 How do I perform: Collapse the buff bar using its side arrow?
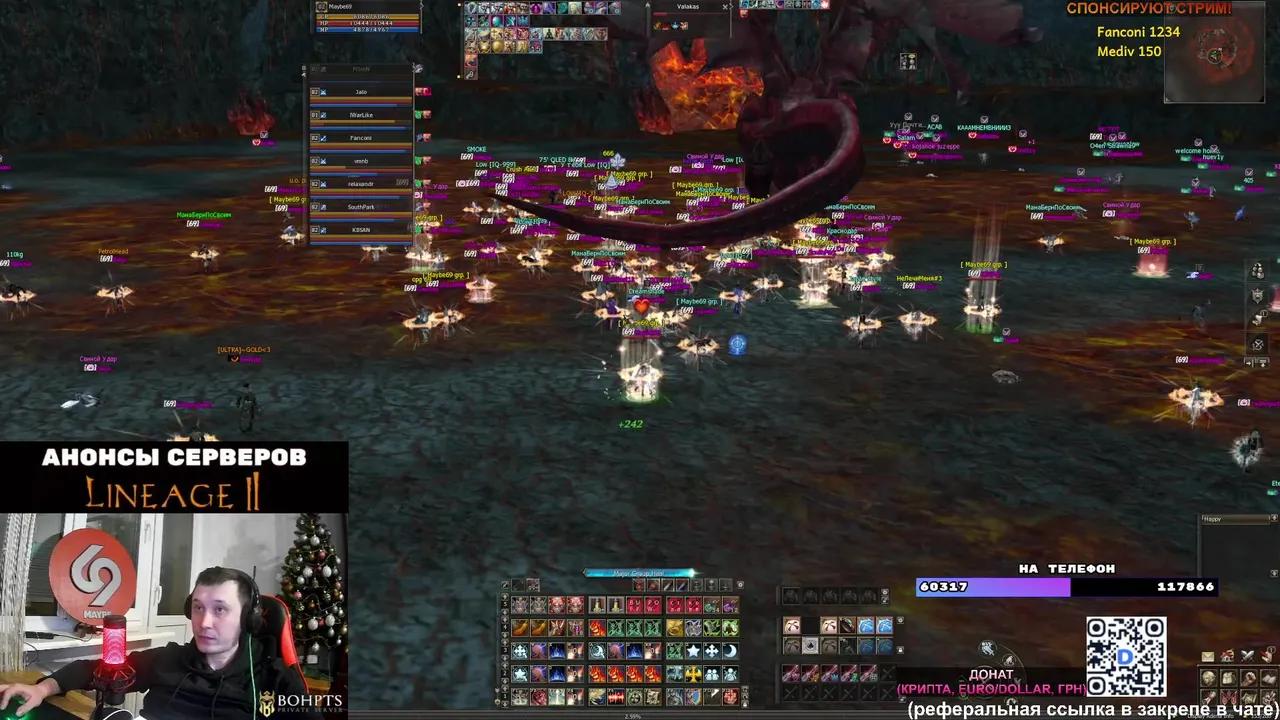pos(459,6)
